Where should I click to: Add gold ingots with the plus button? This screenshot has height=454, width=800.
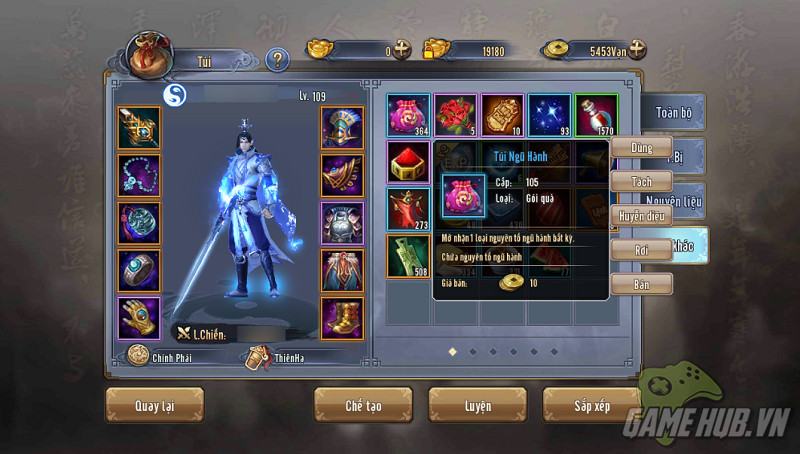coord(402,49)
